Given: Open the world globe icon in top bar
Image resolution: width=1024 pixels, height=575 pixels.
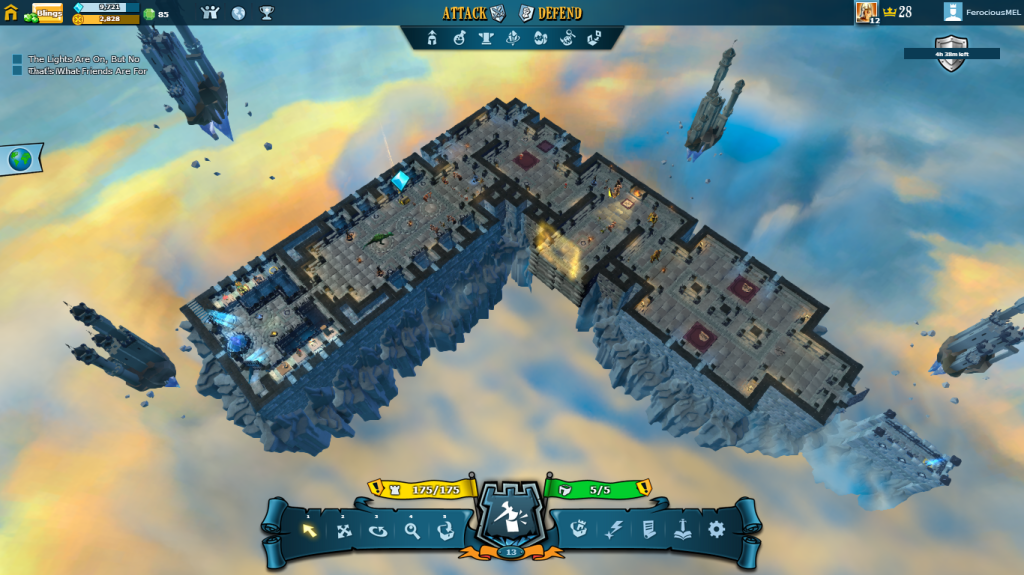Looking at the screenshot, I should [238, 13].
